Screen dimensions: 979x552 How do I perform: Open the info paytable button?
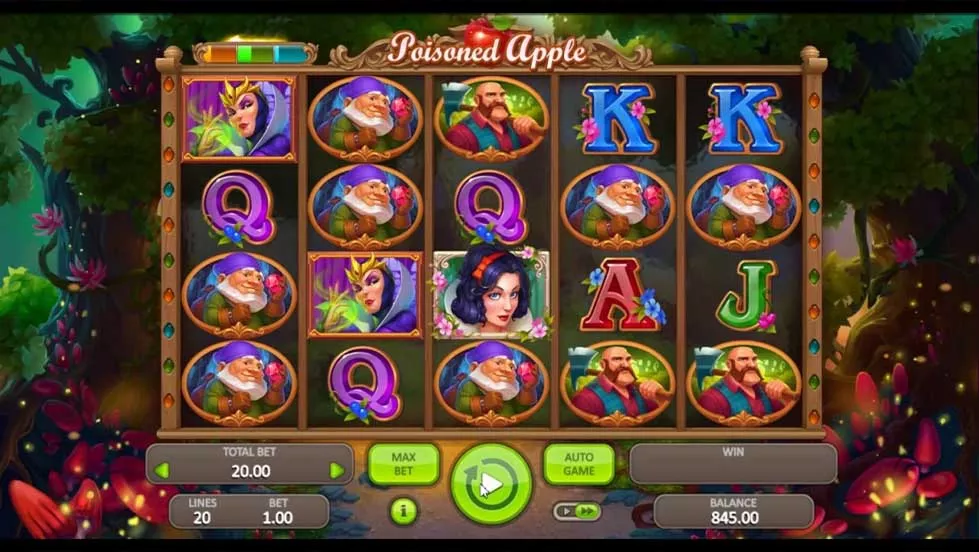[x=403, y=512]
